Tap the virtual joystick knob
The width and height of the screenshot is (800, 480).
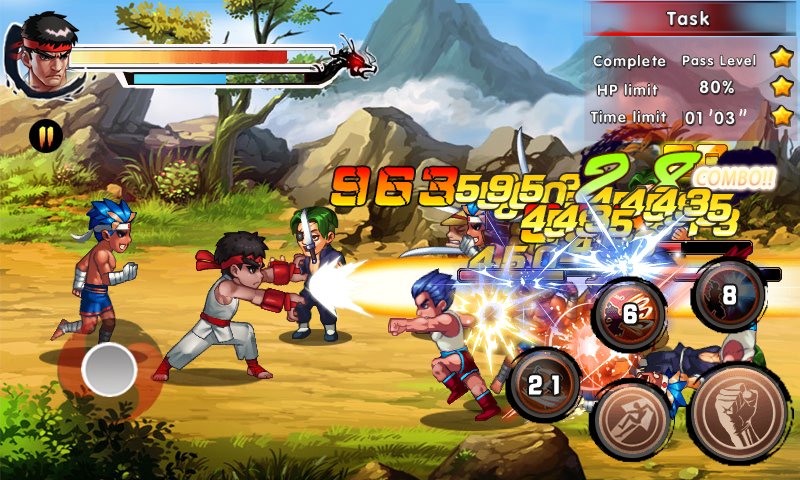(x=109, y=370)
